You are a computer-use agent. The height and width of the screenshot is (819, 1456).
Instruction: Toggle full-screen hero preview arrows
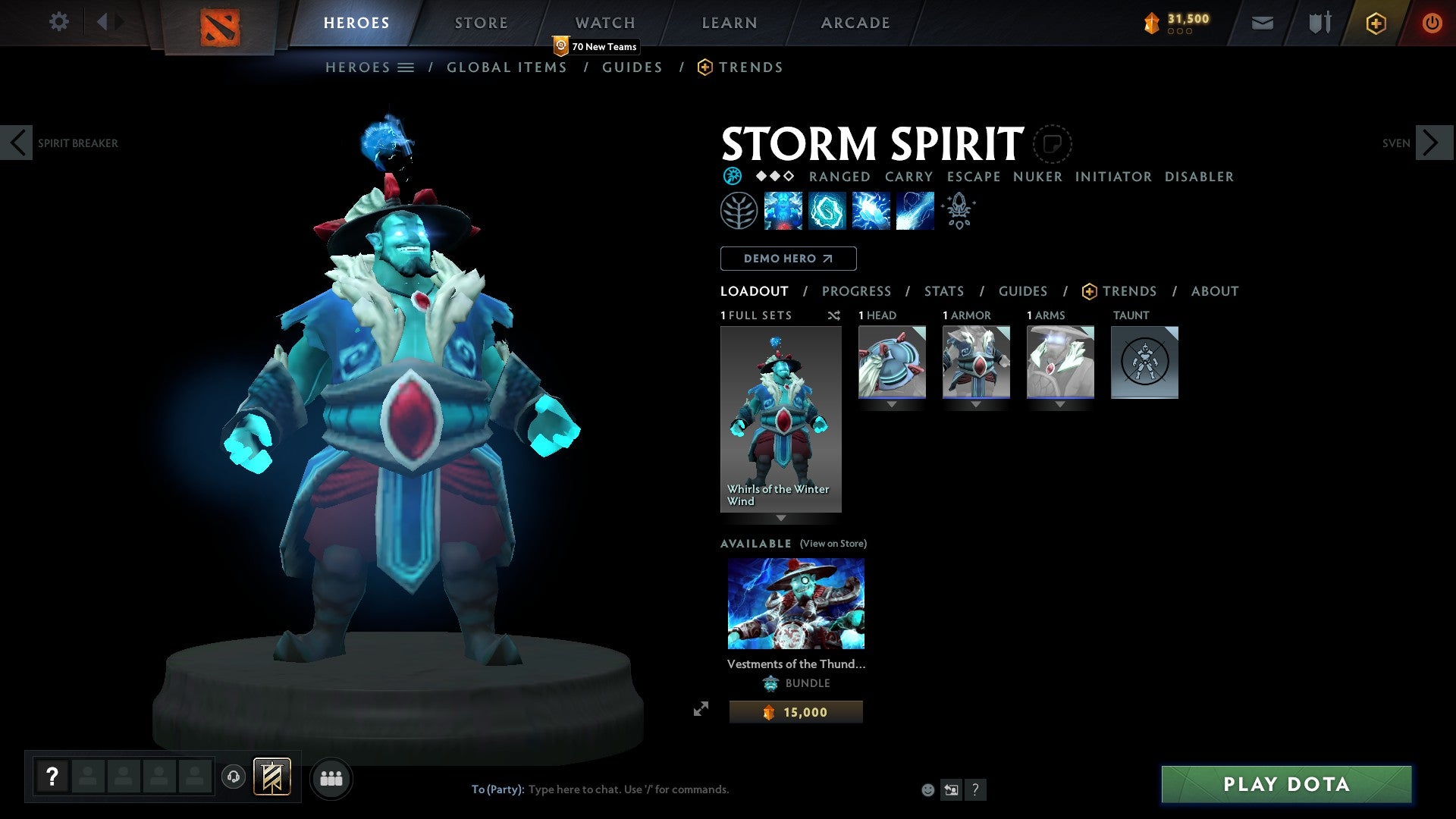click(x=701, y=709)
